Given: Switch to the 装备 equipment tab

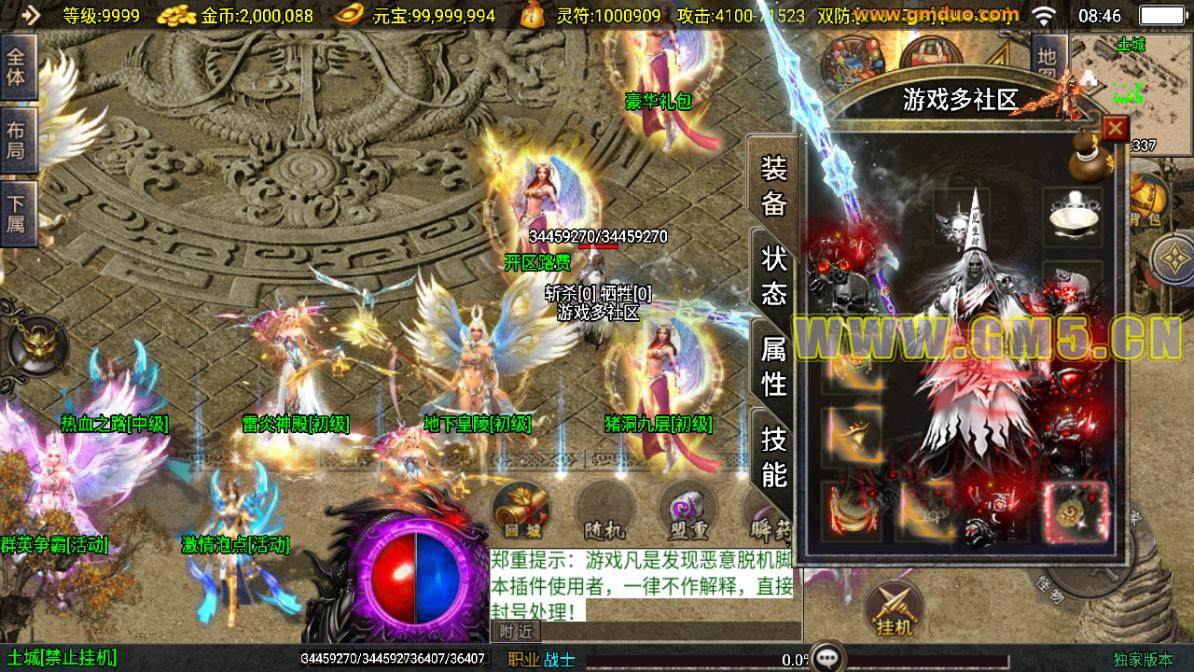Looking at the screenshot, I should pyautogui.click(x=775, y=187).
